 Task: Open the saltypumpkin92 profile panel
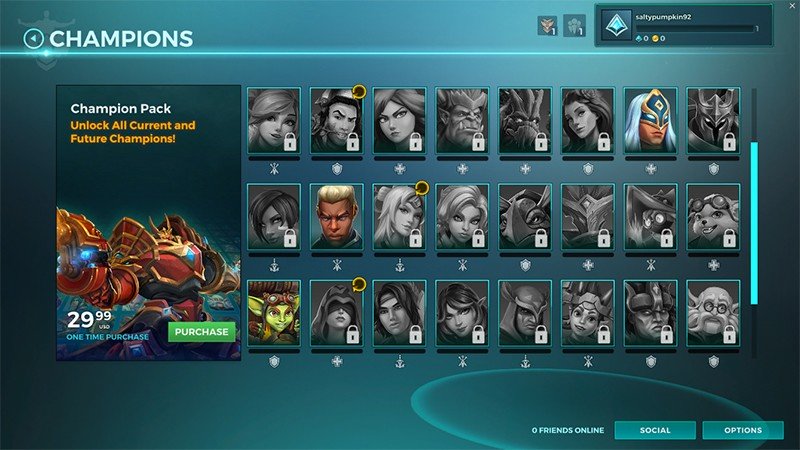click(690, 29)
